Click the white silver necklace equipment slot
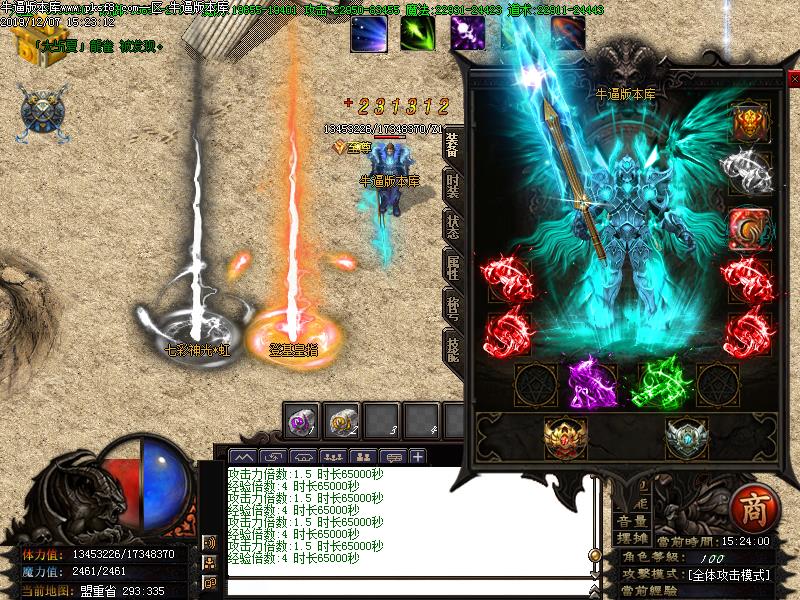The height and width of the screenshot is (600, 800). pyautogui.click(x=749, y=172)
